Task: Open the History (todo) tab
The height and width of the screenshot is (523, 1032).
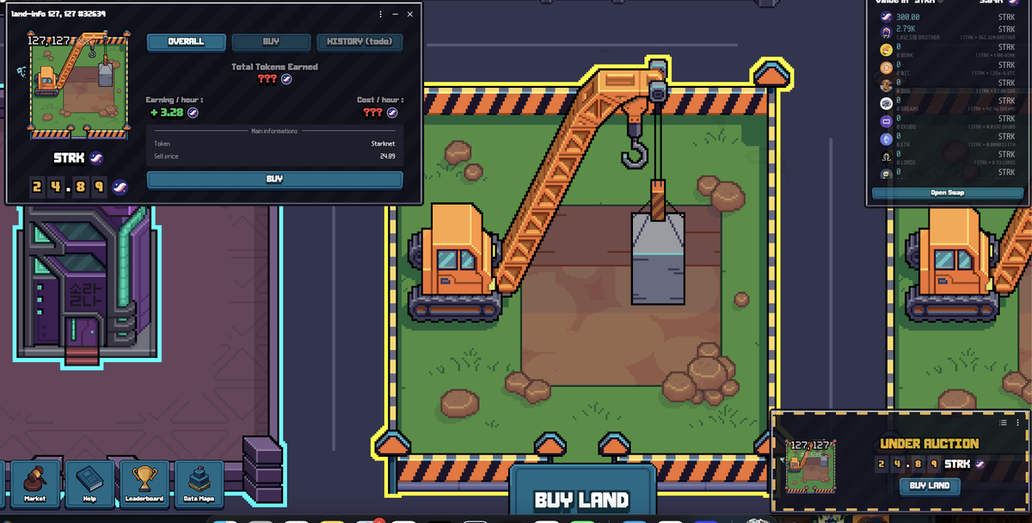Action: (x=360, y=42)
